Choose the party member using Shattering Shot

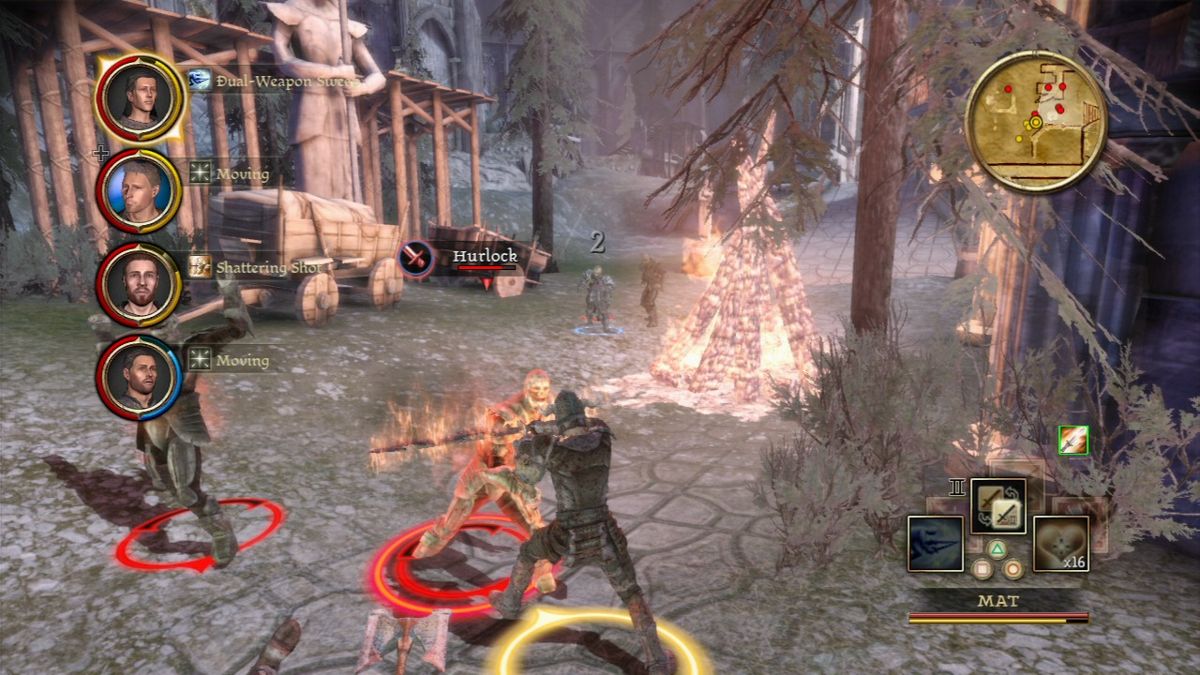tap(138, 284)
